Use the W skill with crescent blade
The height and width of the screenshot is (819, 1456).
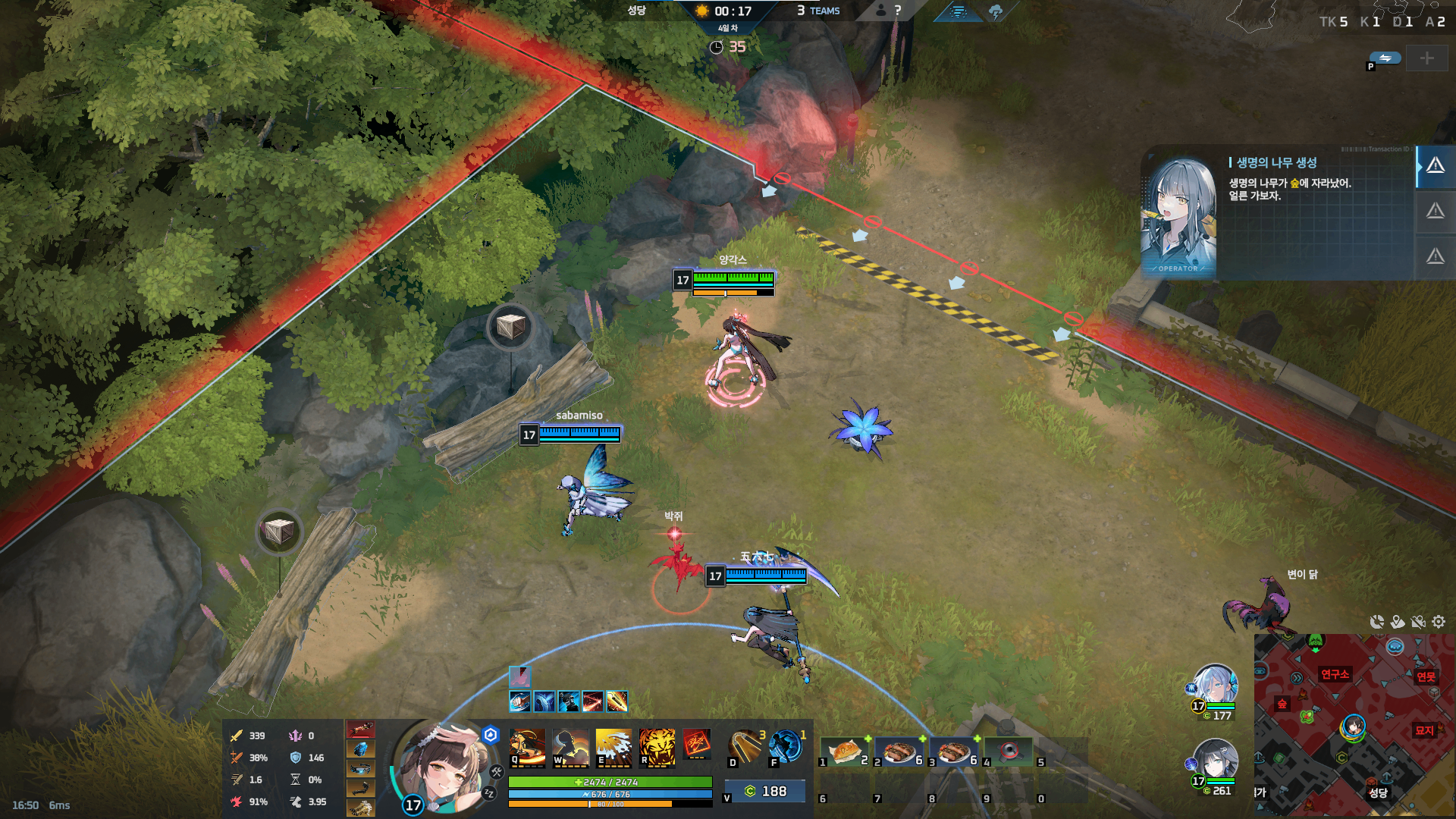tap(570, 746)
